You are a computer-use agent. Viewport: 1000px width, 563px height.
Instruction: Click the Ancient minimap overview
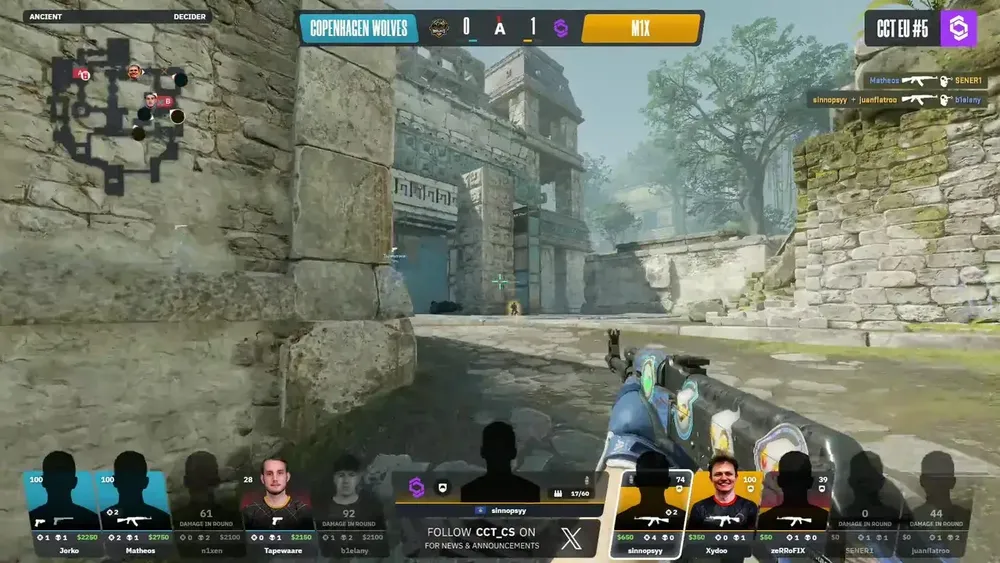(x=117, y=112)
